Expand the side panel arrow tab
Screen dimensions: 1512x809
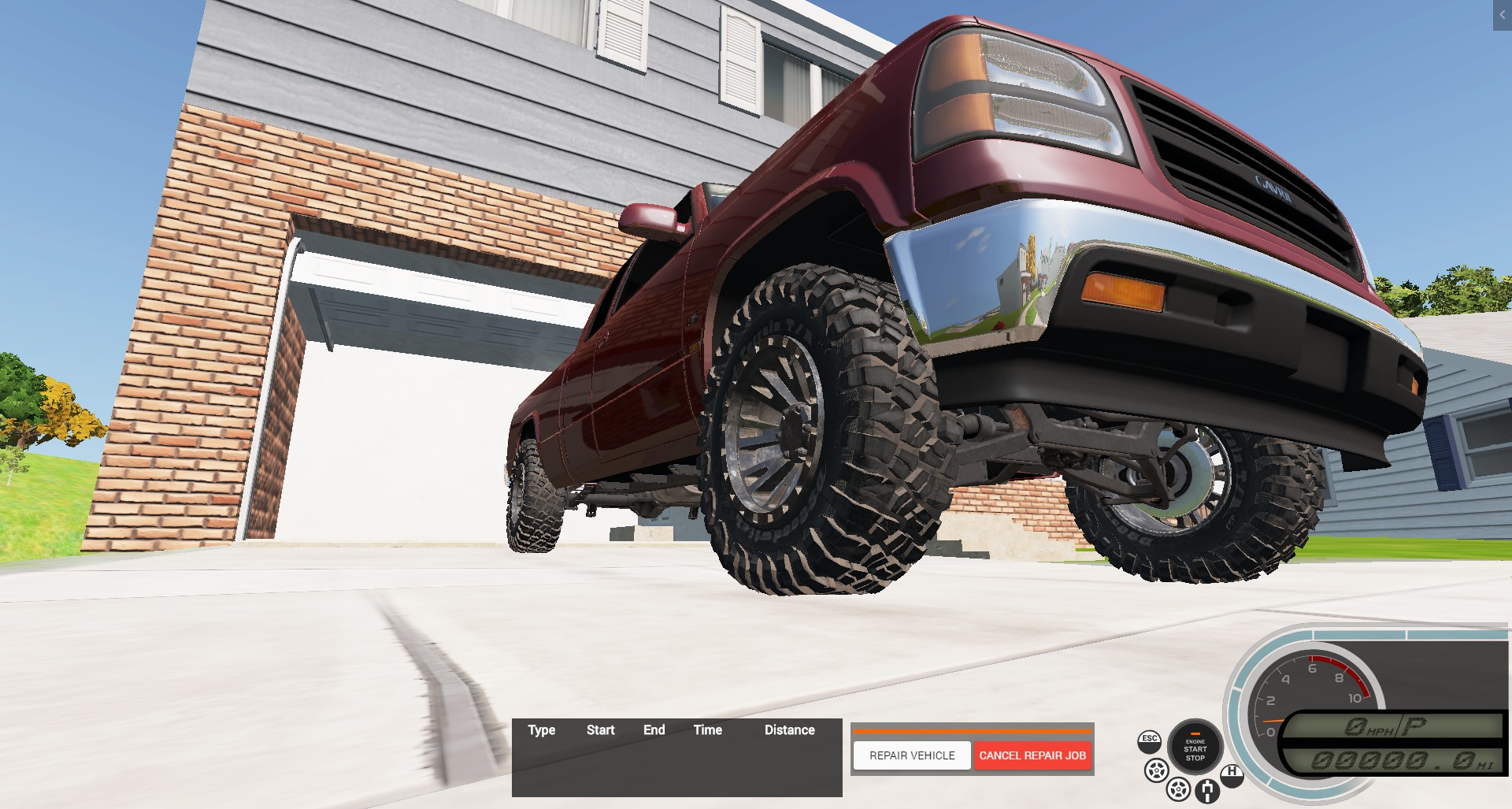[x=1502, y=15]
